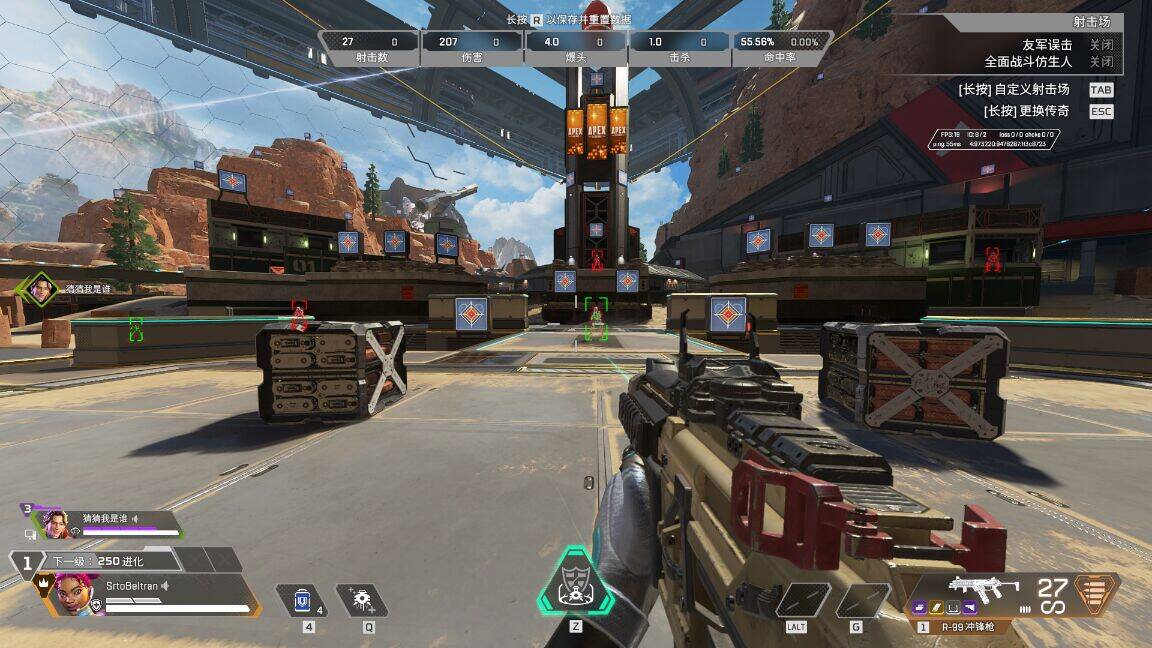Open the 自定义射击场 customize range option
The image size is (1152, 648).
(1100, 89)
